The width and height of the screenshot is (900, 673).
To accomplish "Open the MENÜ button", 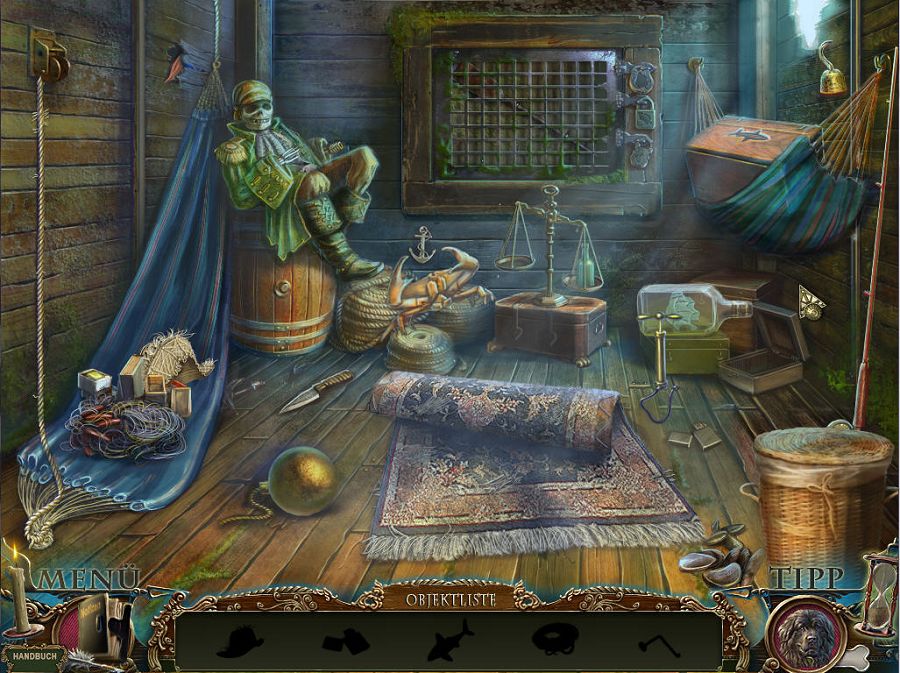I will [x=88, y=579].
